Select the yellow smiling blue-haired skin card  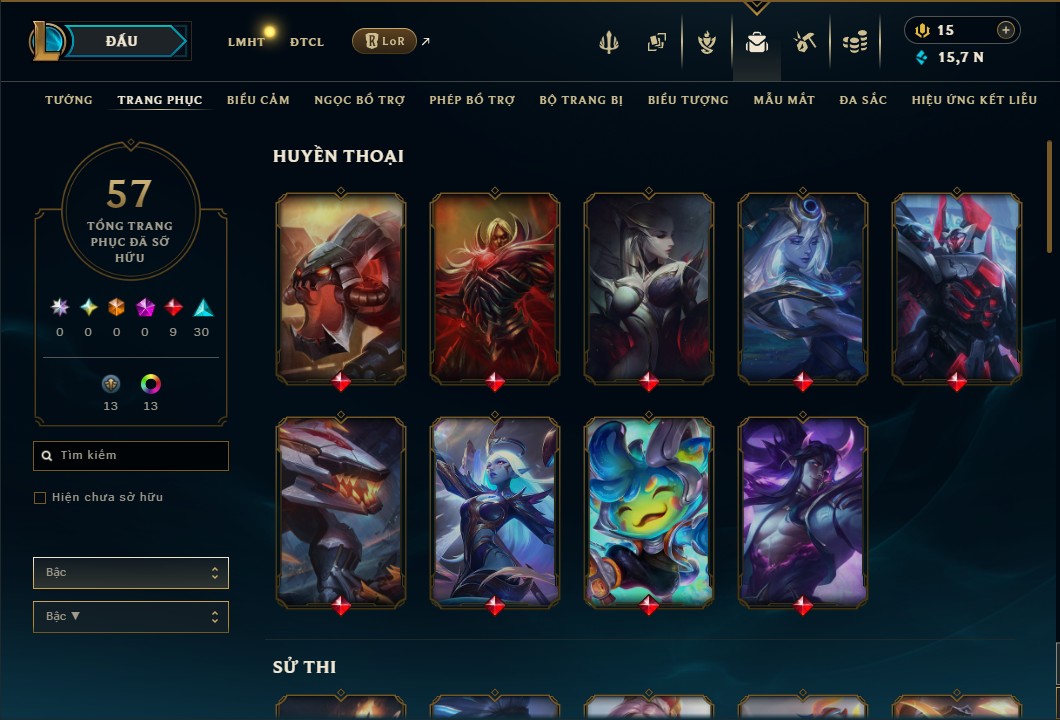(x=649, y=510)
